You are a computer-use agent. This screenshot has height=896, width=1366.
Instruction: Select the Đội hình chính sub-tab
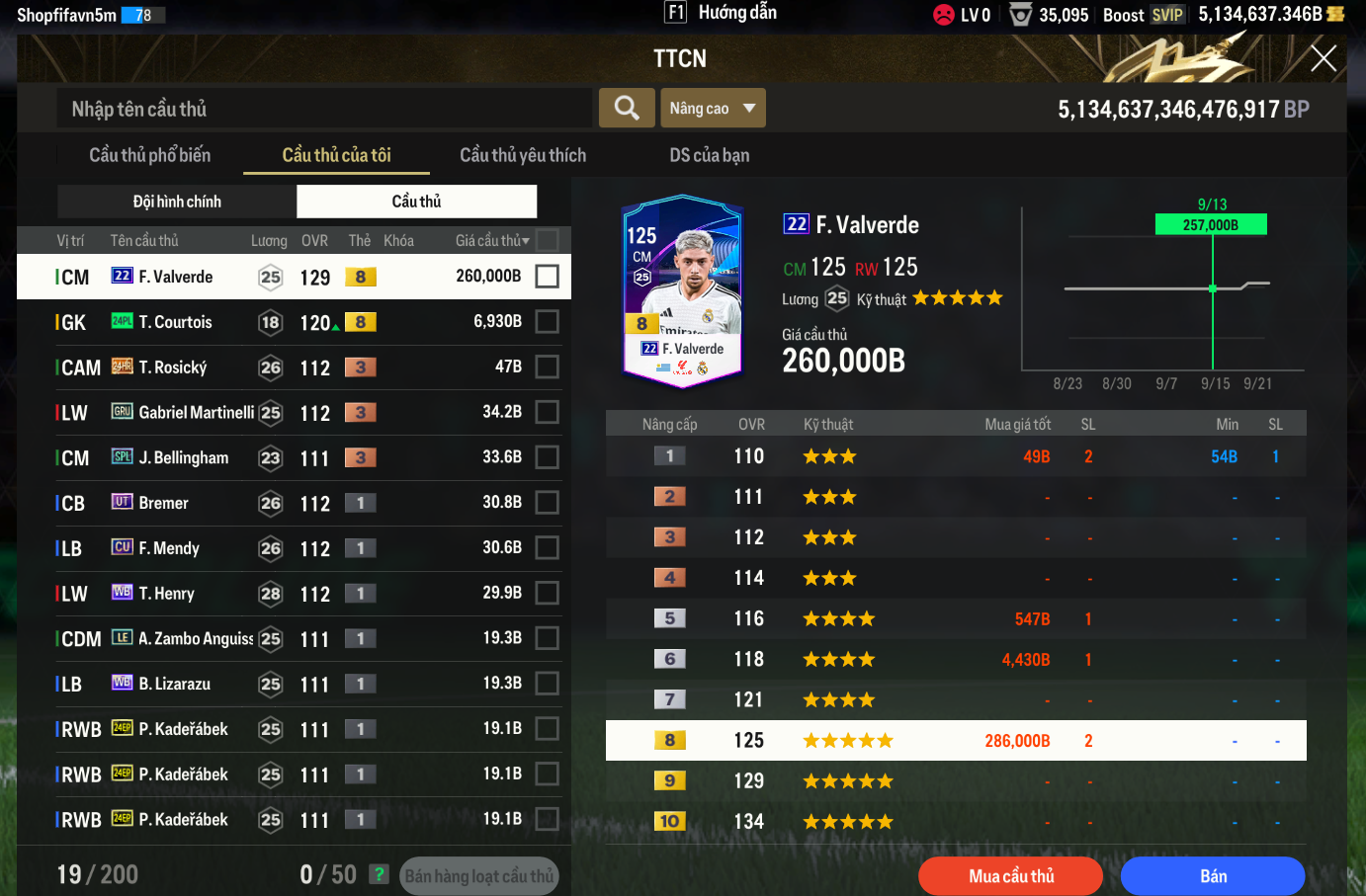point(177,202)
